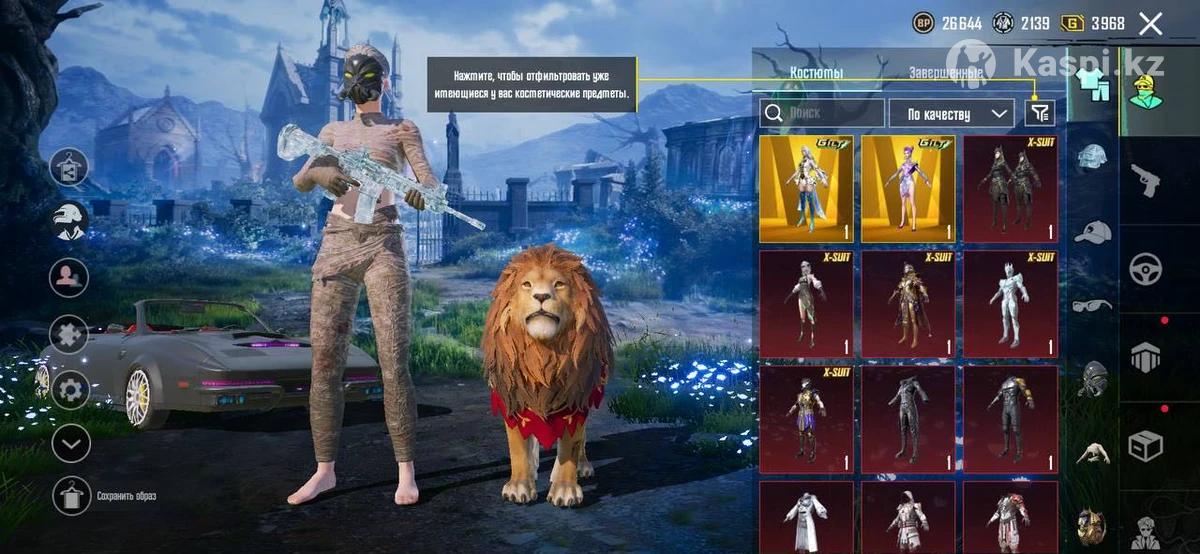Switch to the steering wheel vehicles section
The width and height of the screenshot is (1200, 554).
tap(1145, 269)
